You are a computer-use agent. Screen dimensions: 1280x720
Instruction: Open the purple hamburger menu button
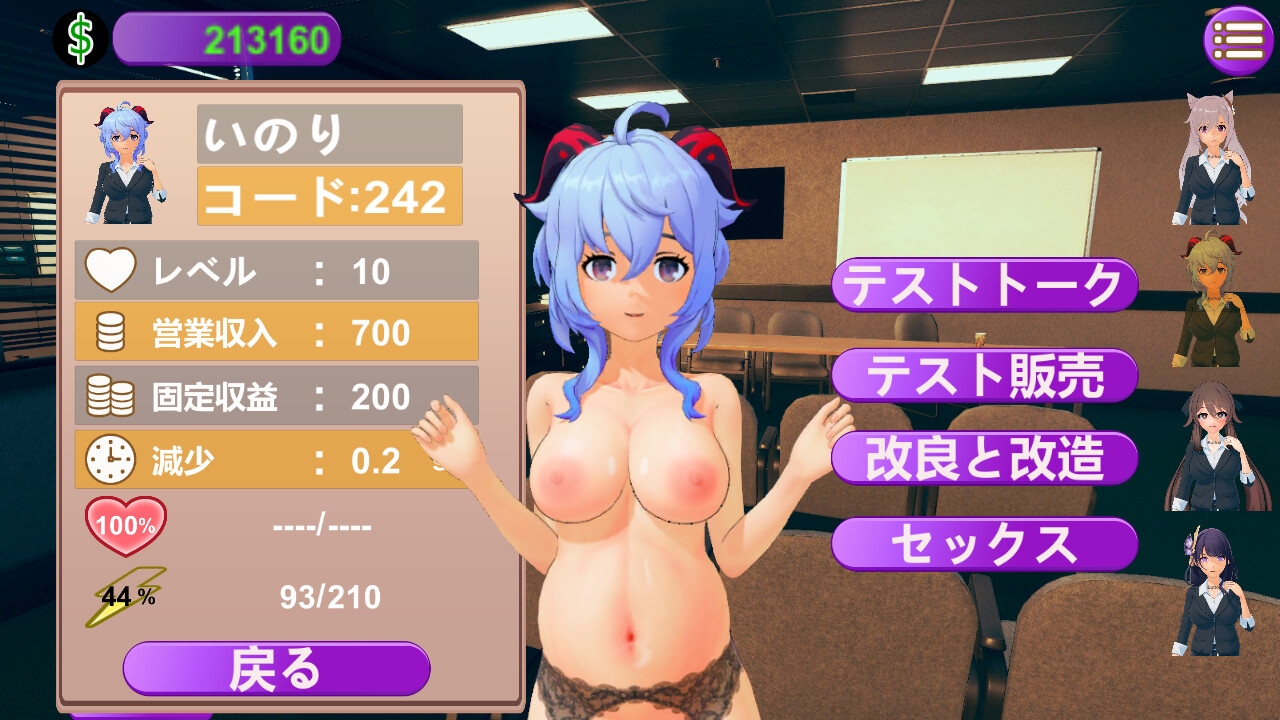pos(1237,40)
